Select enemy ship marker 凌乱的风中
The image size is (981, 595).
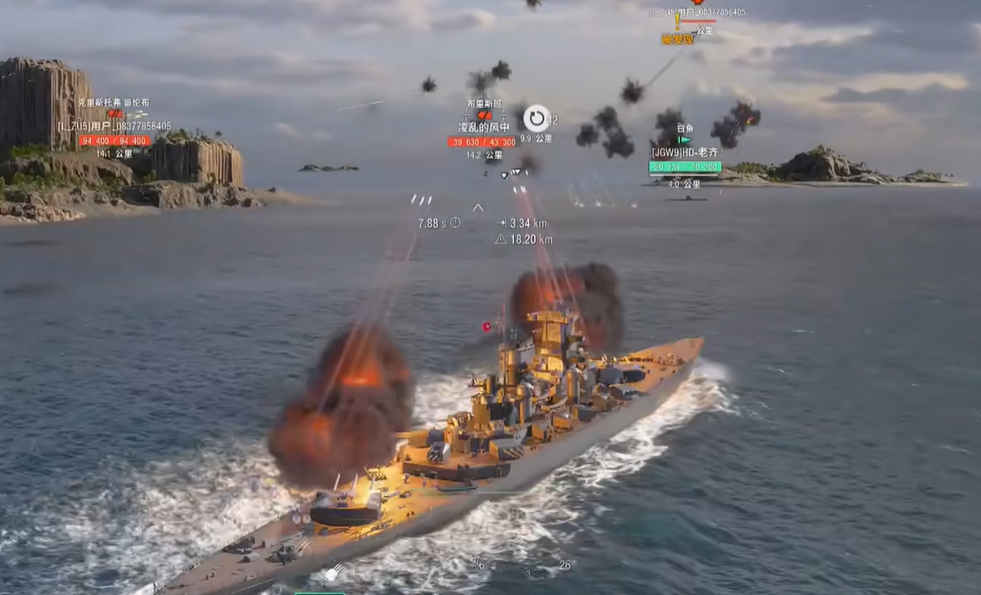(483, 128)
